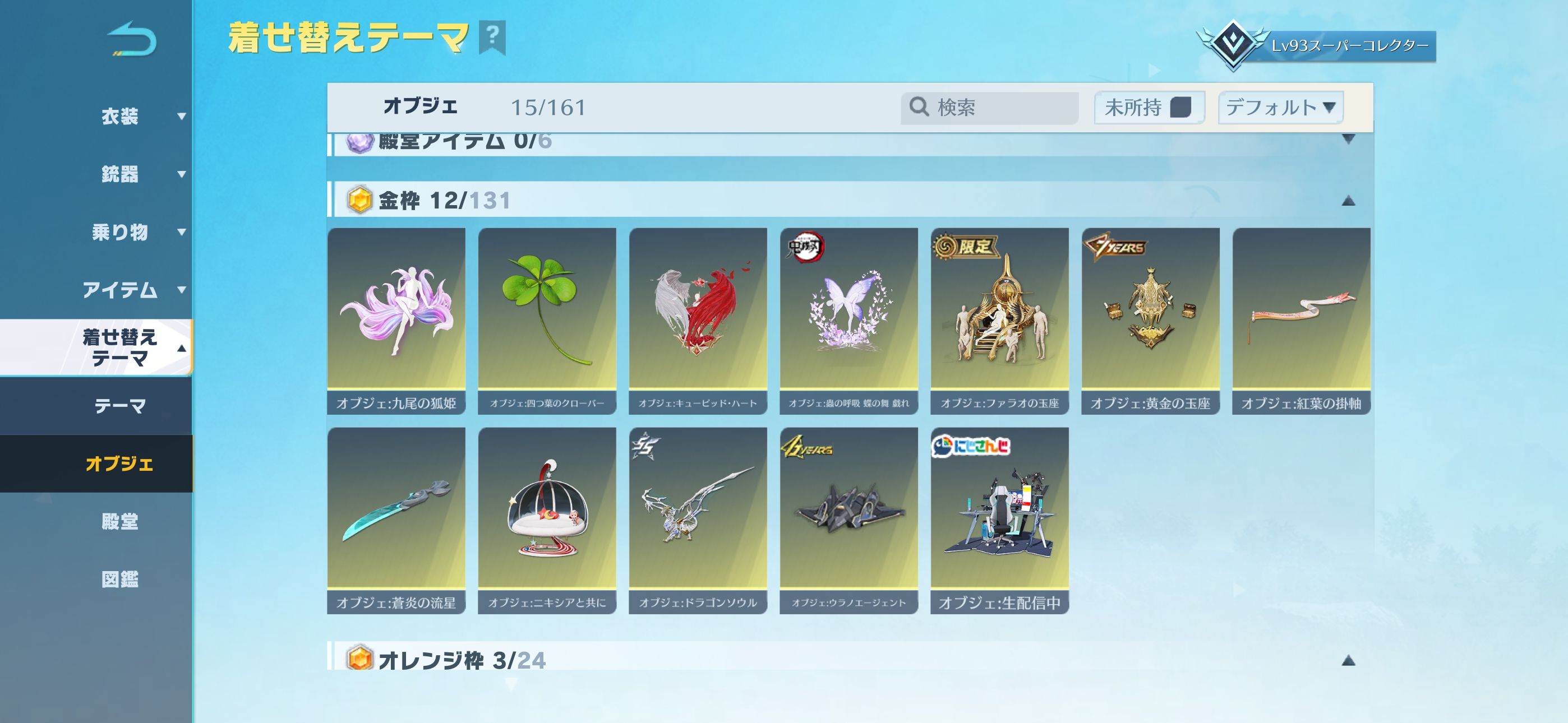1568x723 pixels.
Task: Open the デフォルト sort dropdown
Action: click(x=1280, y=108)
